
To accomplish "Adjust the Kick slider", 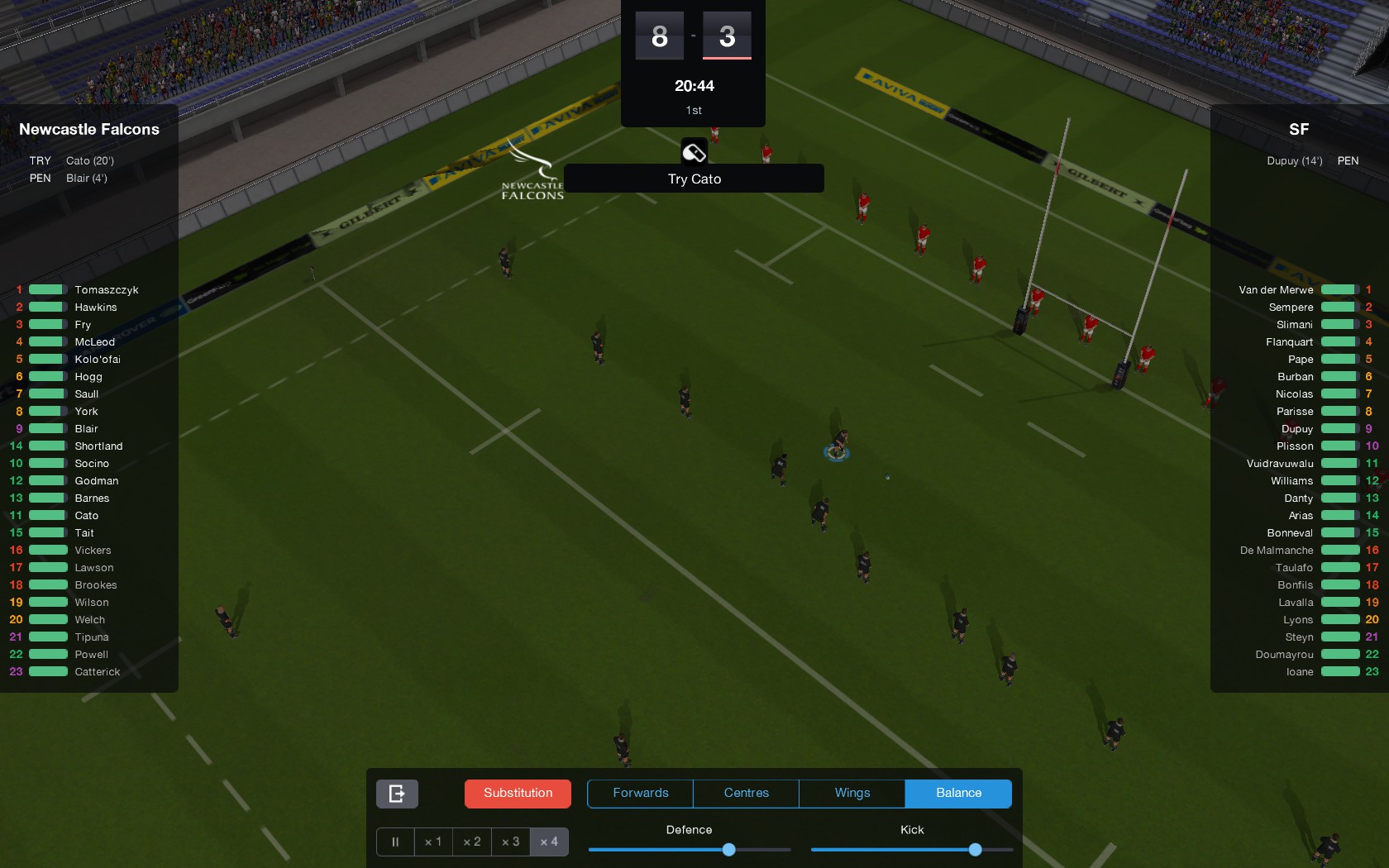I will tap(975, 849).
